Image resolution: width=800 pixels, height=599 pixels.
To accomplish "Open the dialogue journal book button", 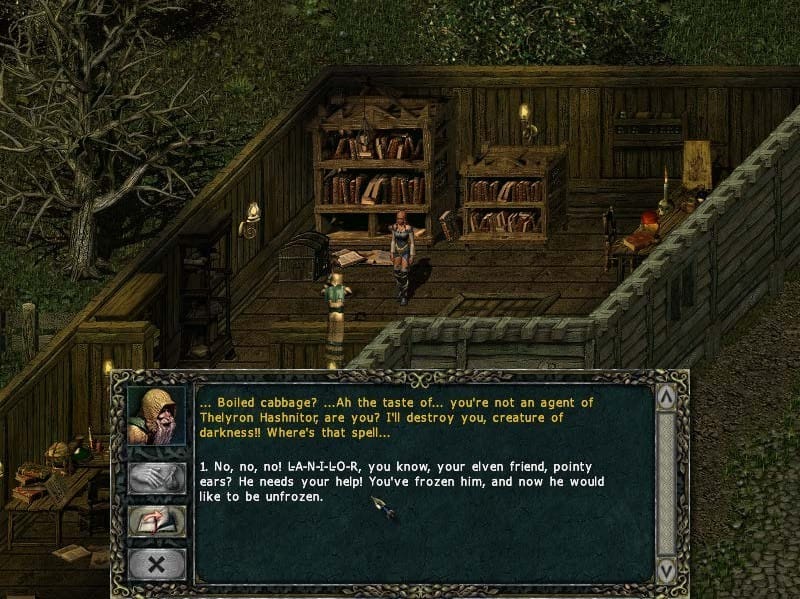I will 156,521.
